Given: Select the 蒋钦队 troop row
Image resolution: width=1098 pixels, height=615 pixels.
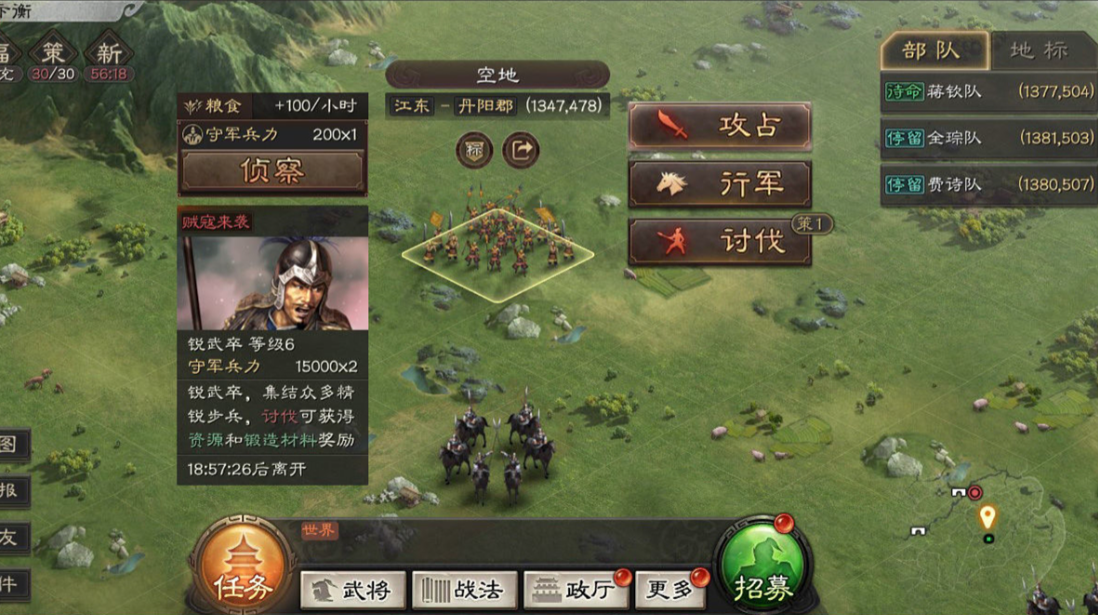Looking at the screenshot, I should click(988, 92).
